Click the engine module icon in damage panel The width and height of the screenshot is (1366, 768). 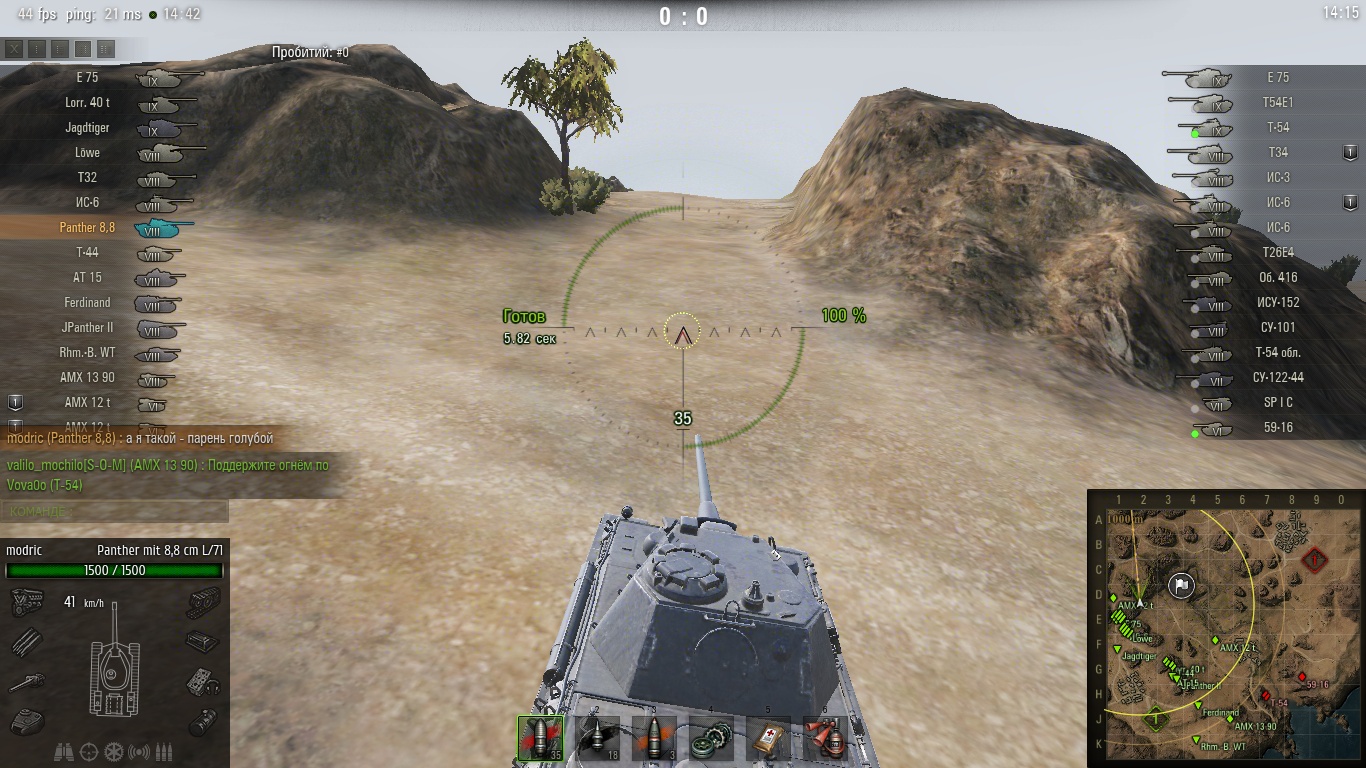click(x=26, y=602)
